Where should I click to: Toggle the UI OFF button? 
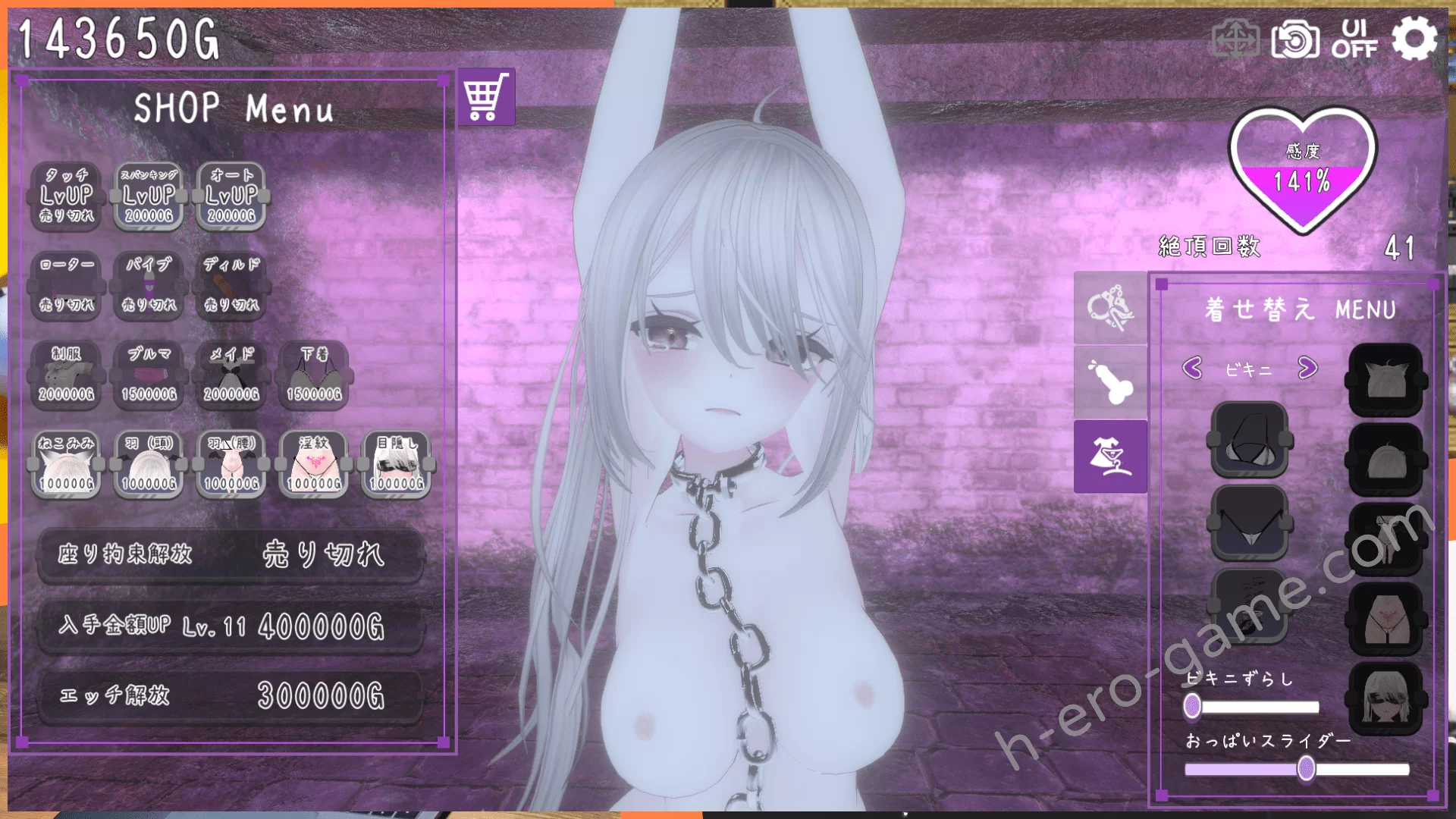(1354, 39)
